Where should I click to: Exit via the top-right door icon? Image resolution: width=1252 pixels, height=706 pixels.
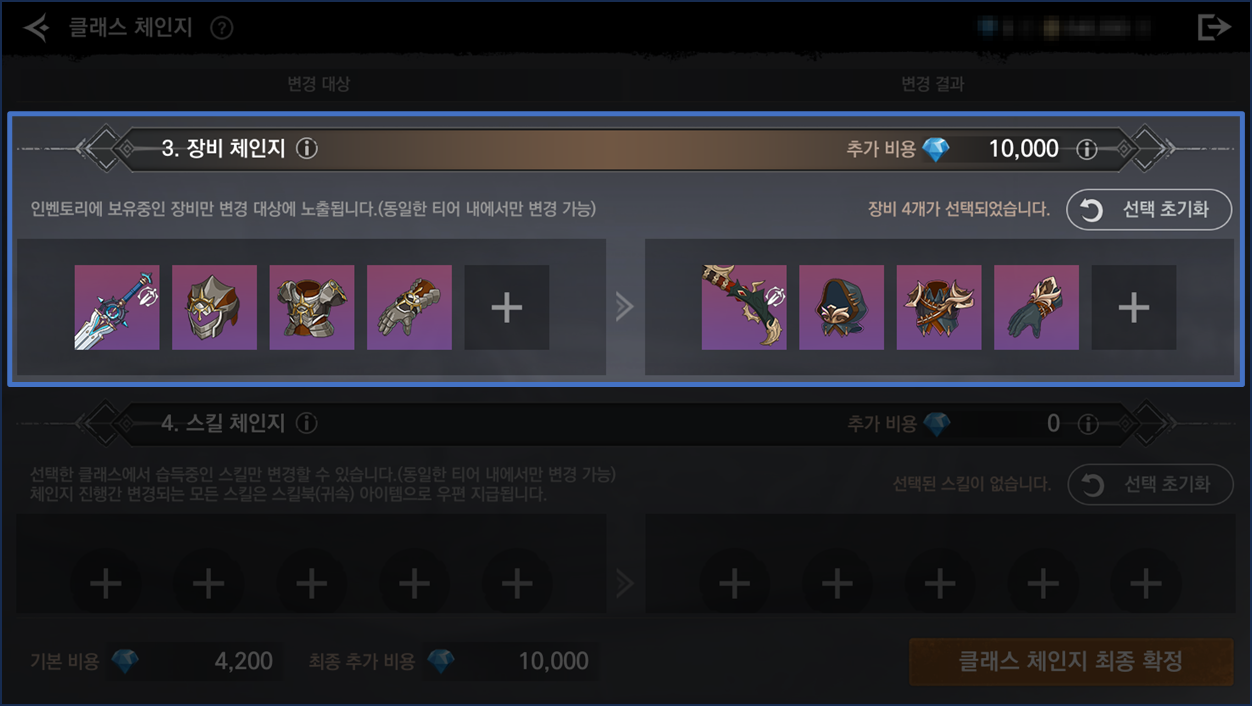[1213, 28]
